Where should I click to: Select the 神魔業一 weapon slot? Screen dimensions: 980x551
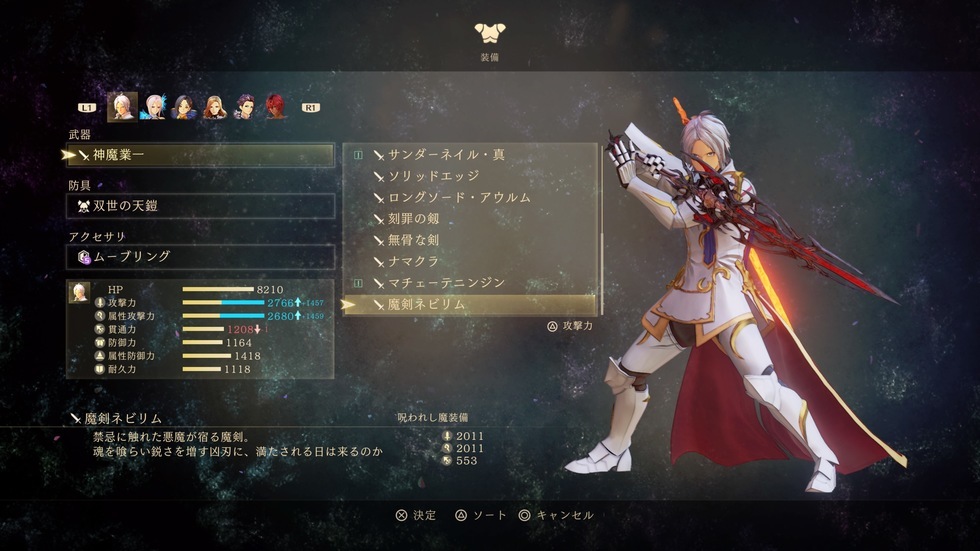(200, 155)
